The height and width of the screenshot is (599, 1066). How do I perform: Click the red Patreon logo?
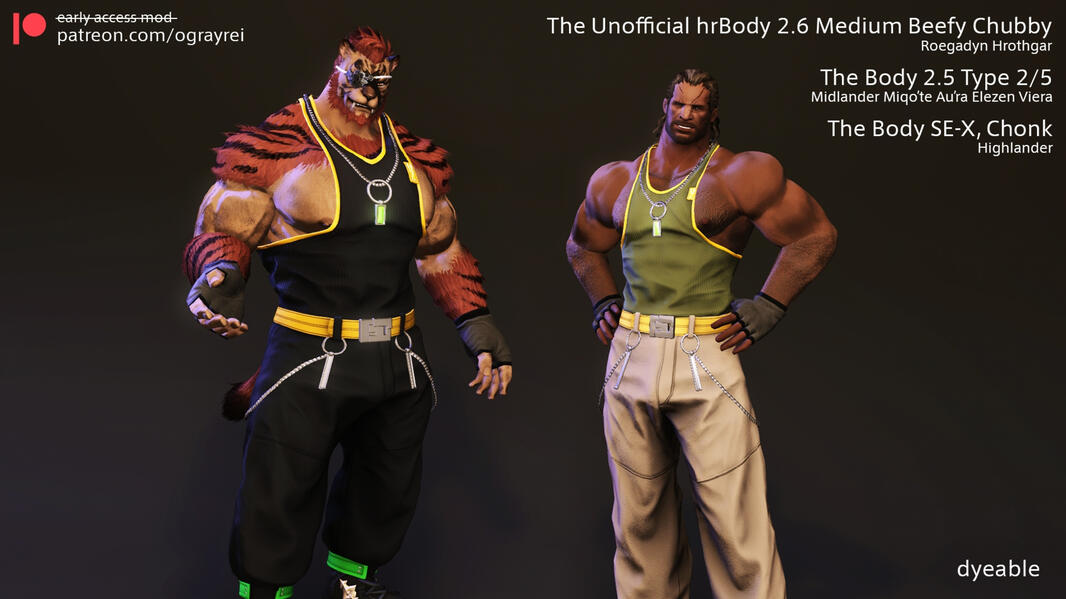(x=29, y=27)
